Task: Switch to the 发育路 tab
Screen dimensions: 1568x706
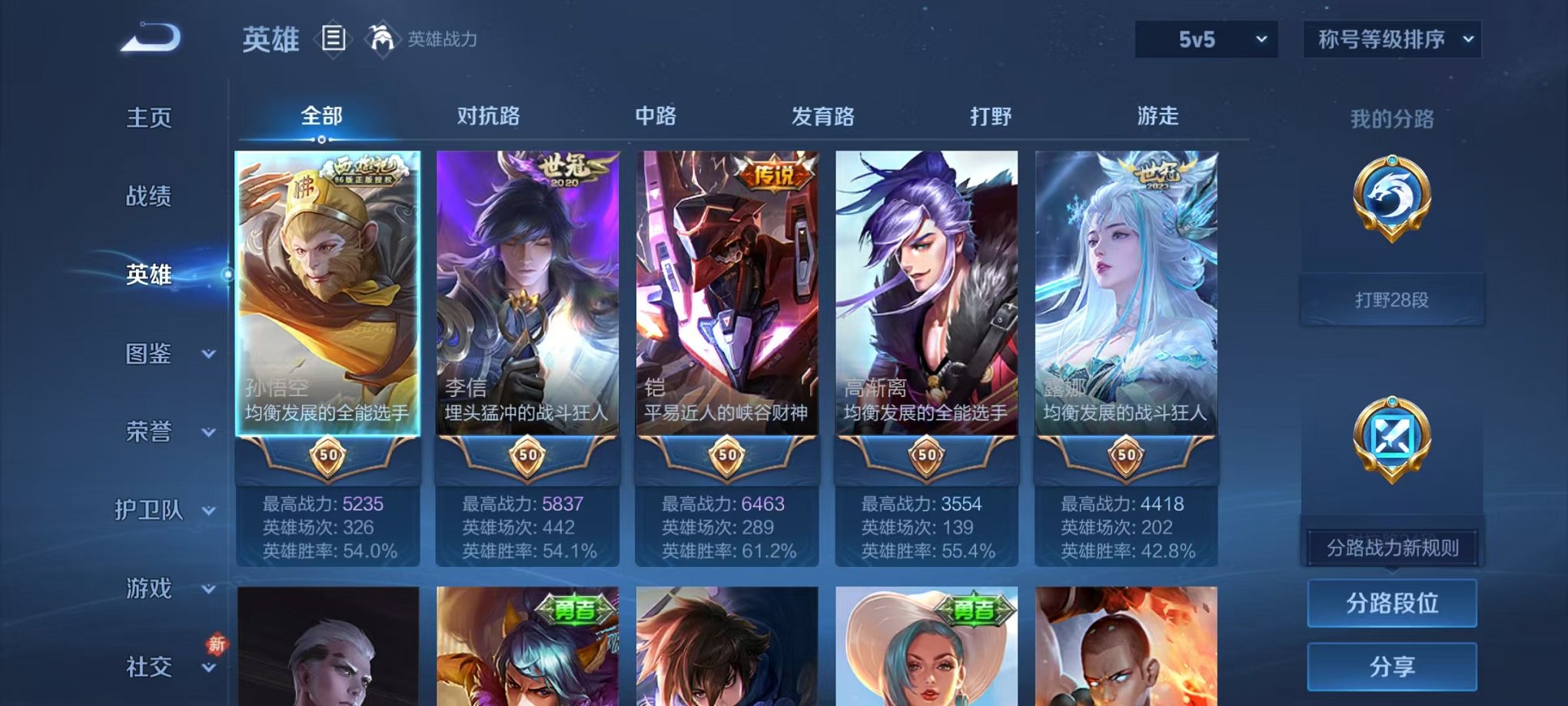Action: (824, 117)
